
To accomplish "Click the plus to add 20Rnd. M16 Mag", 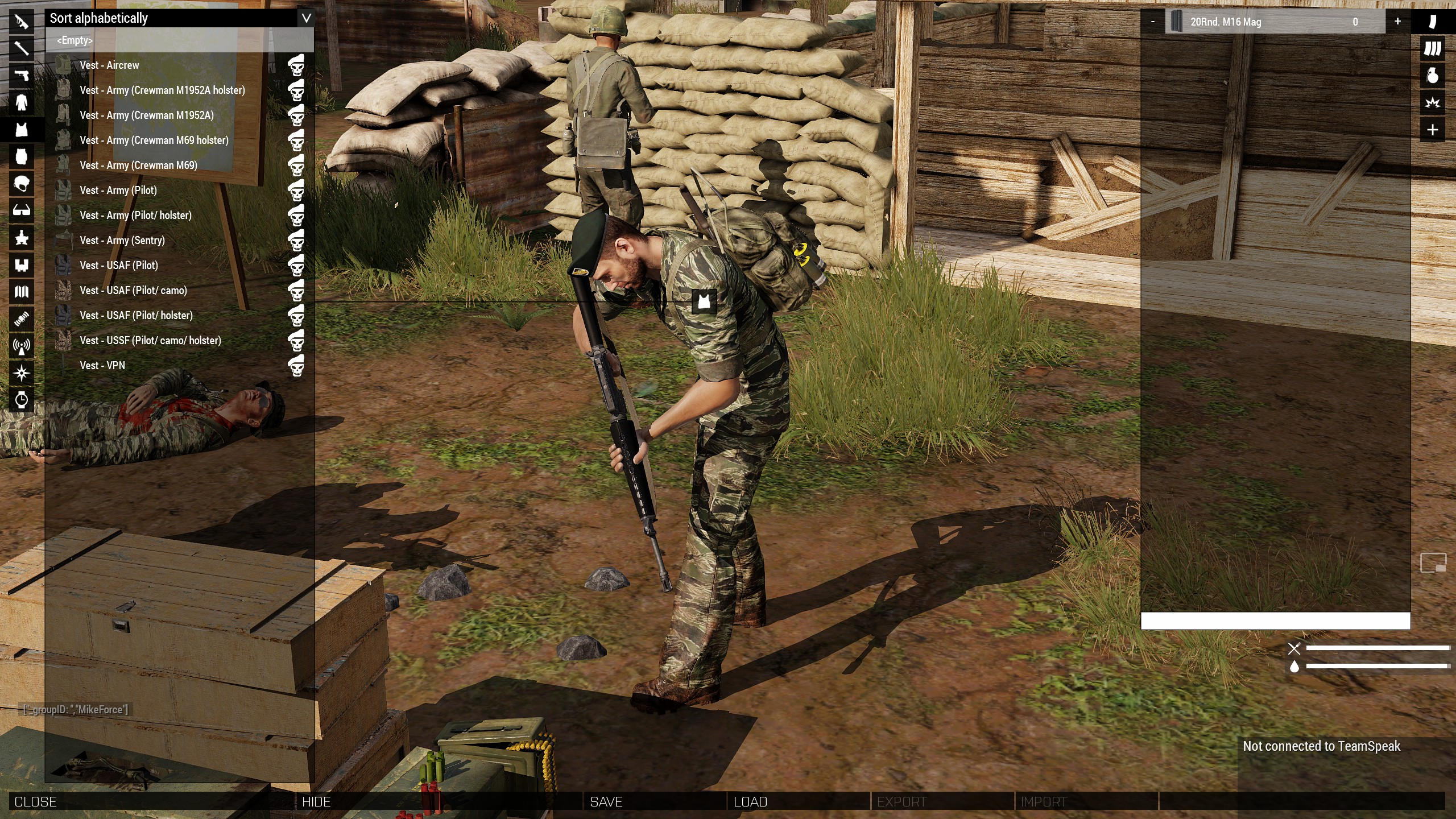I will click(1397, 22).
